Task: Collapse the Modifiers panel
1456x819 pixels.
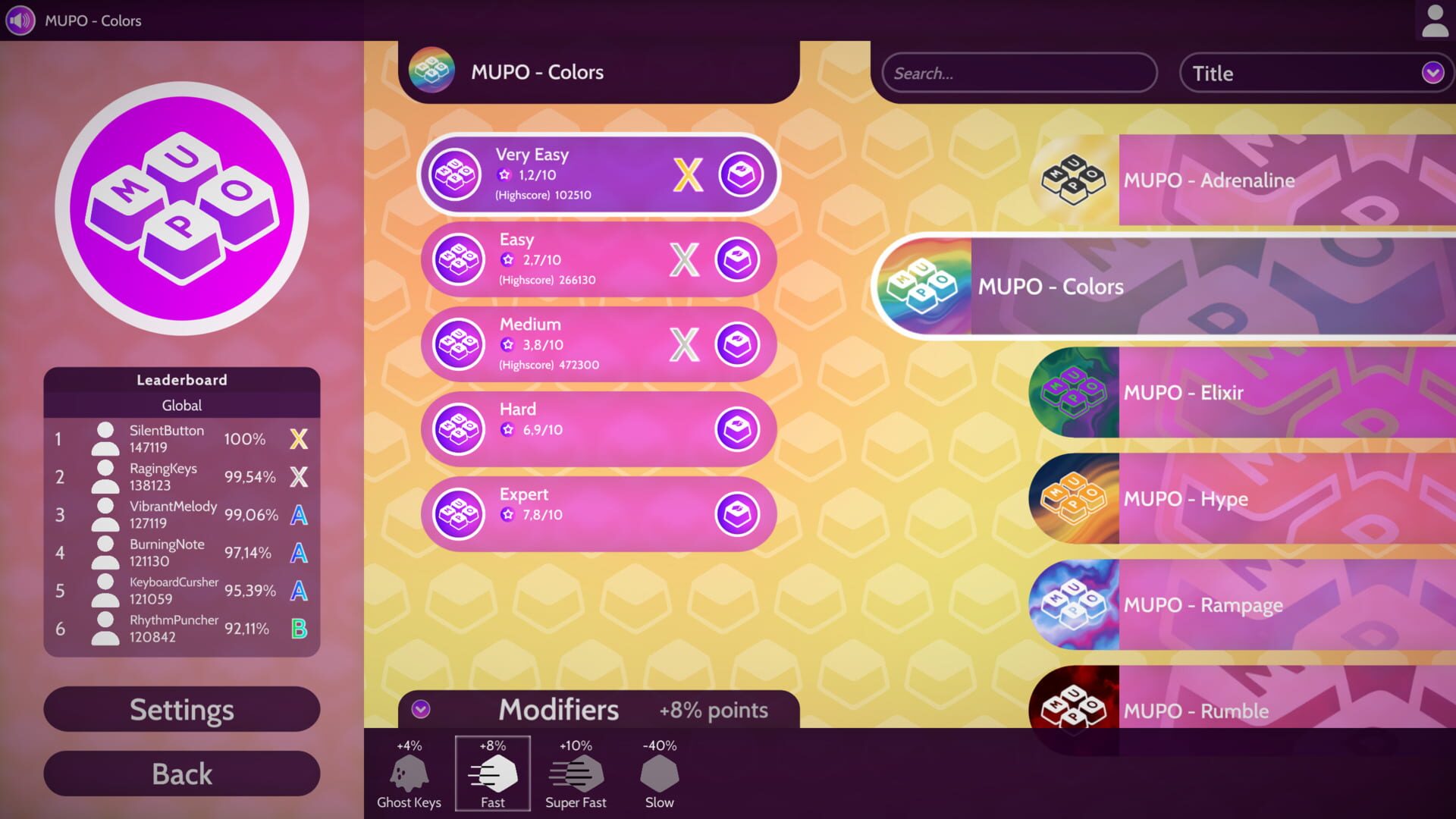Action: (x=419, y=711)
